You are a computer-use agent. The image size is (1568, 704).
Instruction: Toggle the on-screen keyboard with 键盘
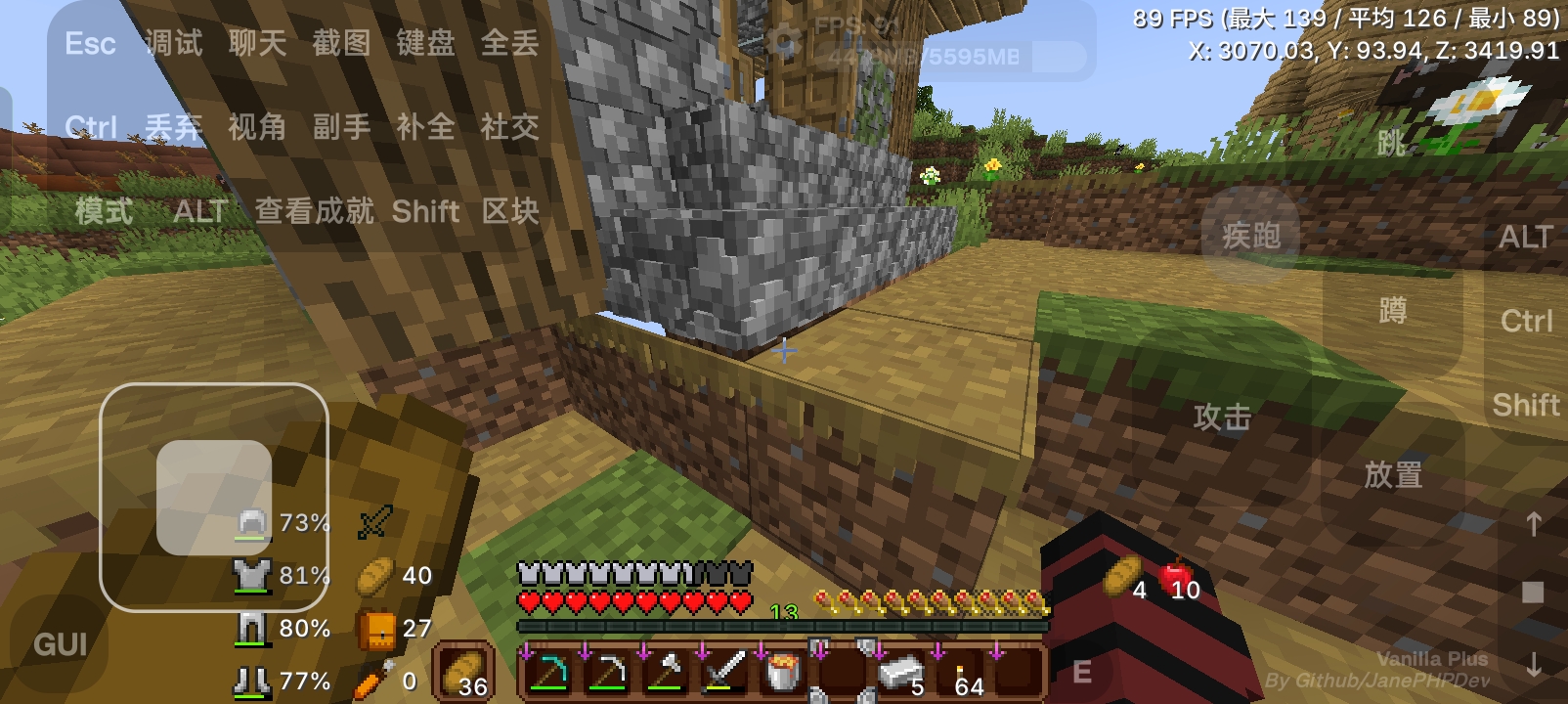[427, 43]
